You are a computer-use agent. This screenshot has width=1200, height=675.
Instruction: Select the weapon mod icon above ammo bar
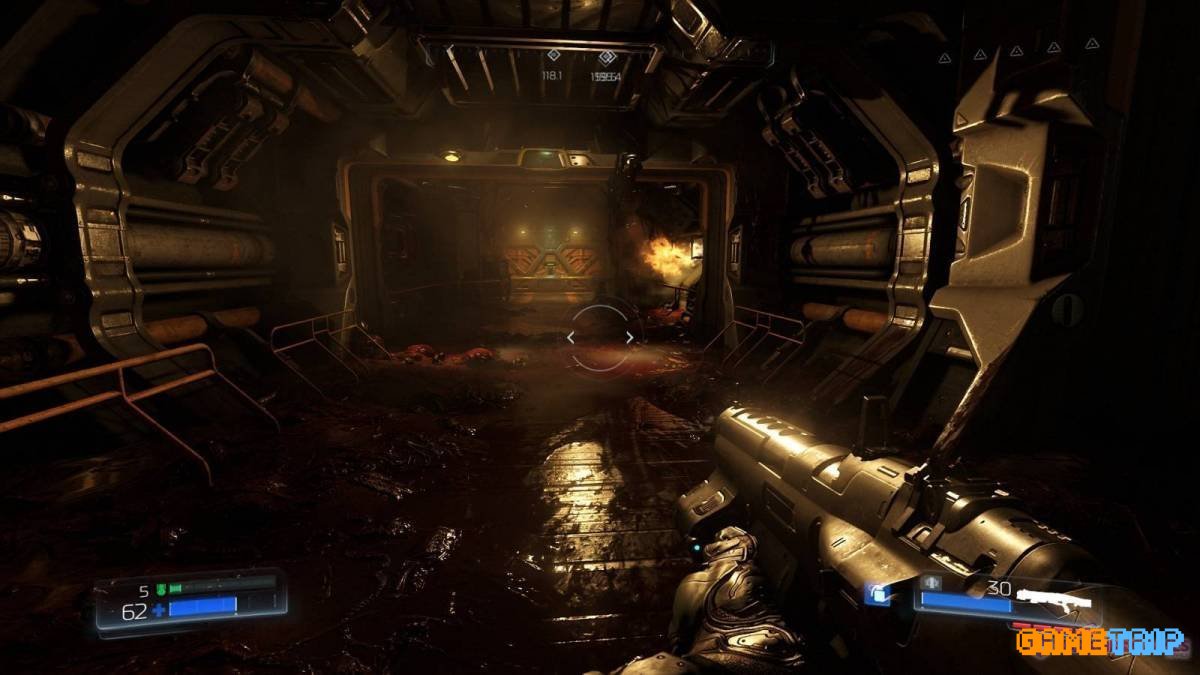click(x=933, y=584)
